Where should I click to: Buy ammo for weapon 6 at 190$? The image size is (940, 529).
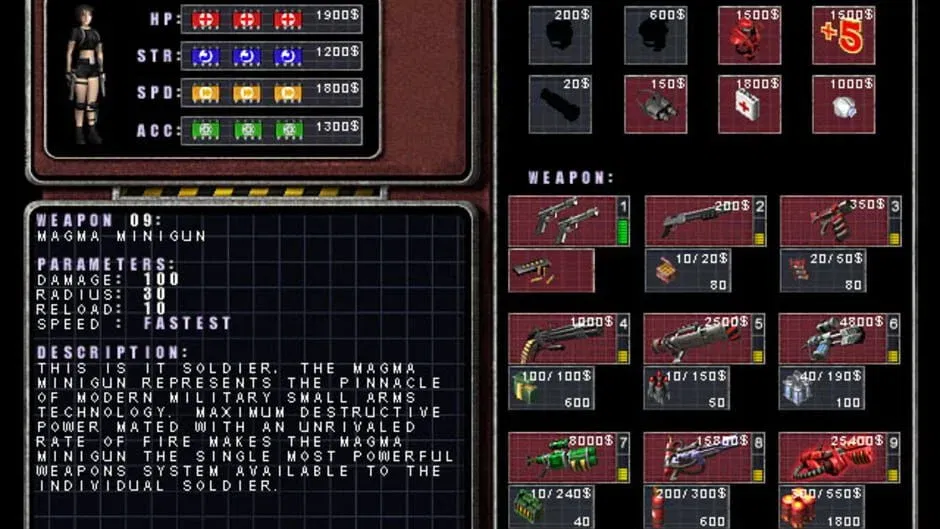coord(822,388)
